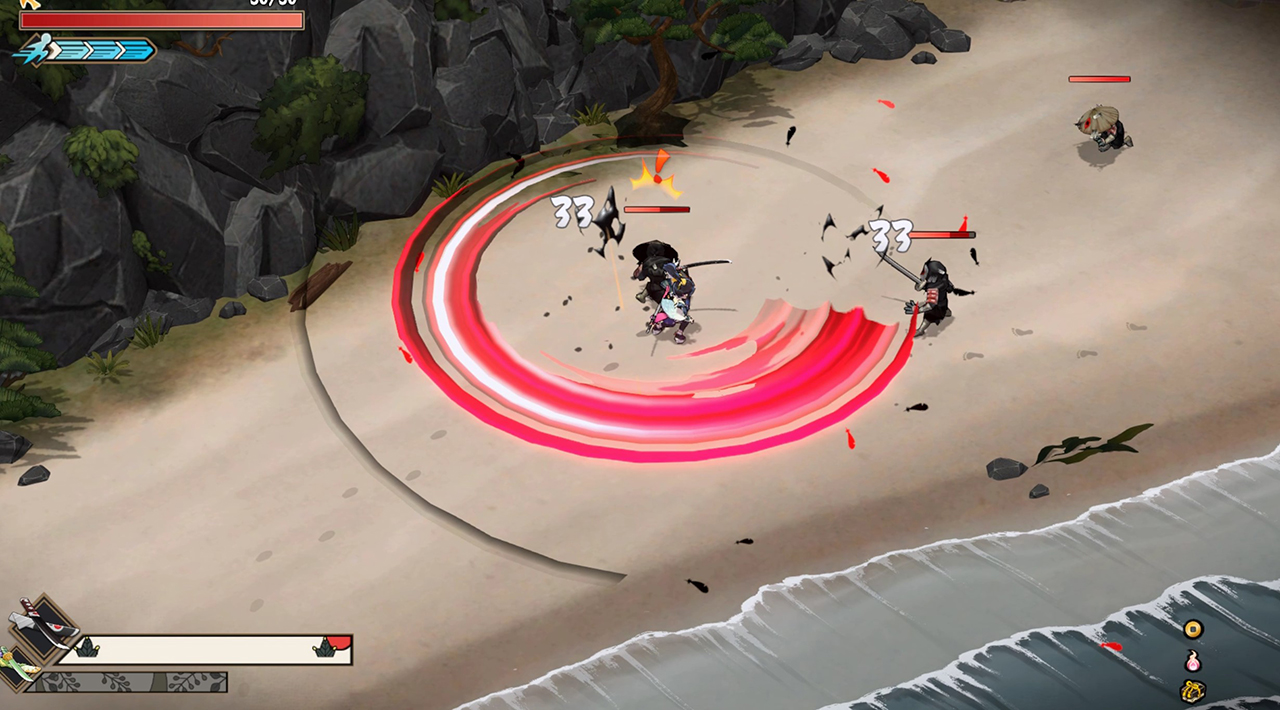Screen dimensions: 1280x710
Task: Click the gold coin currency icon
Action: [1192, 629]
